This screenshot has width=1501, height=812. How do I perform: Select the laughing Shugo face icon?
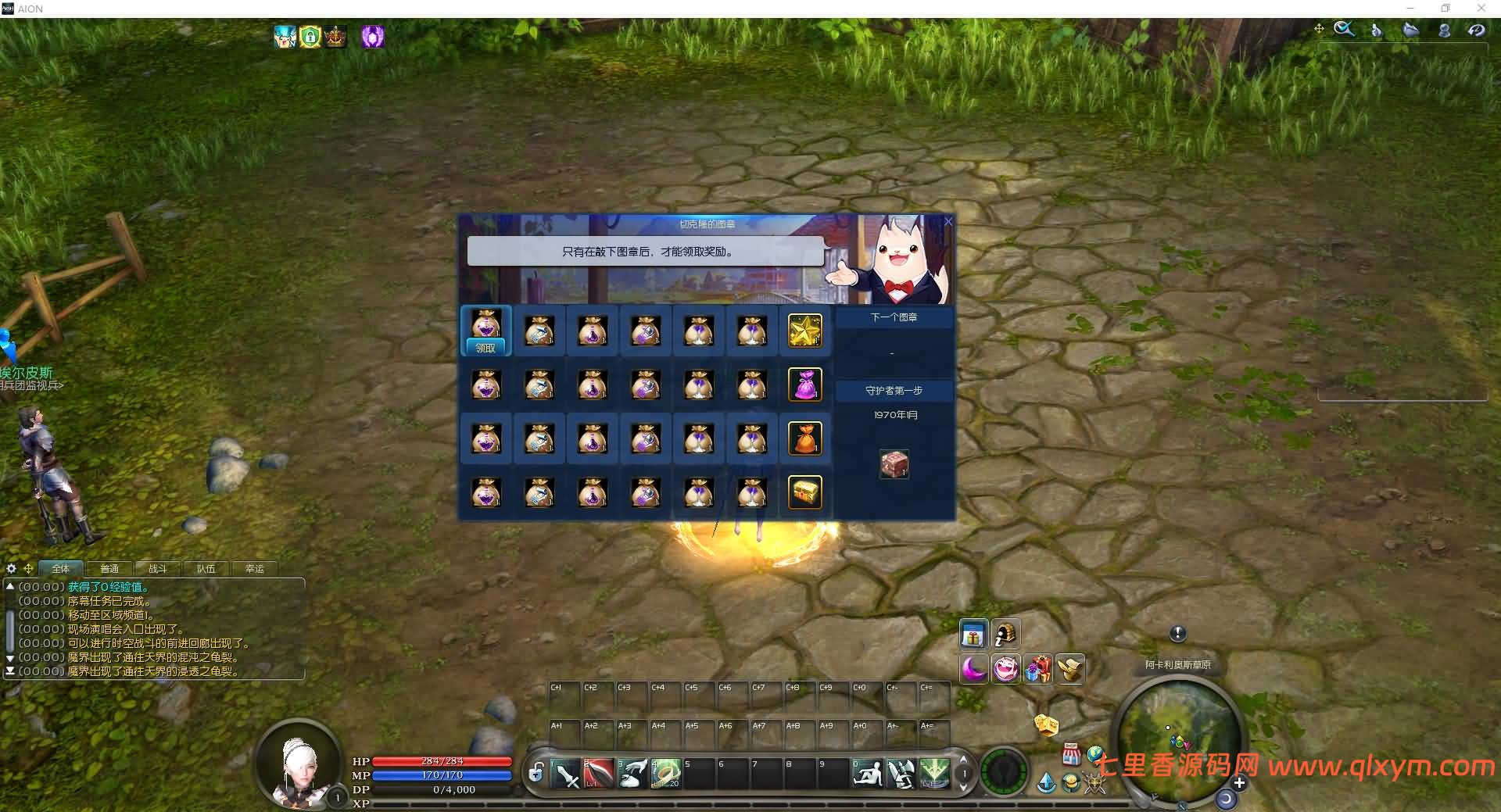tap(1007, 670)
